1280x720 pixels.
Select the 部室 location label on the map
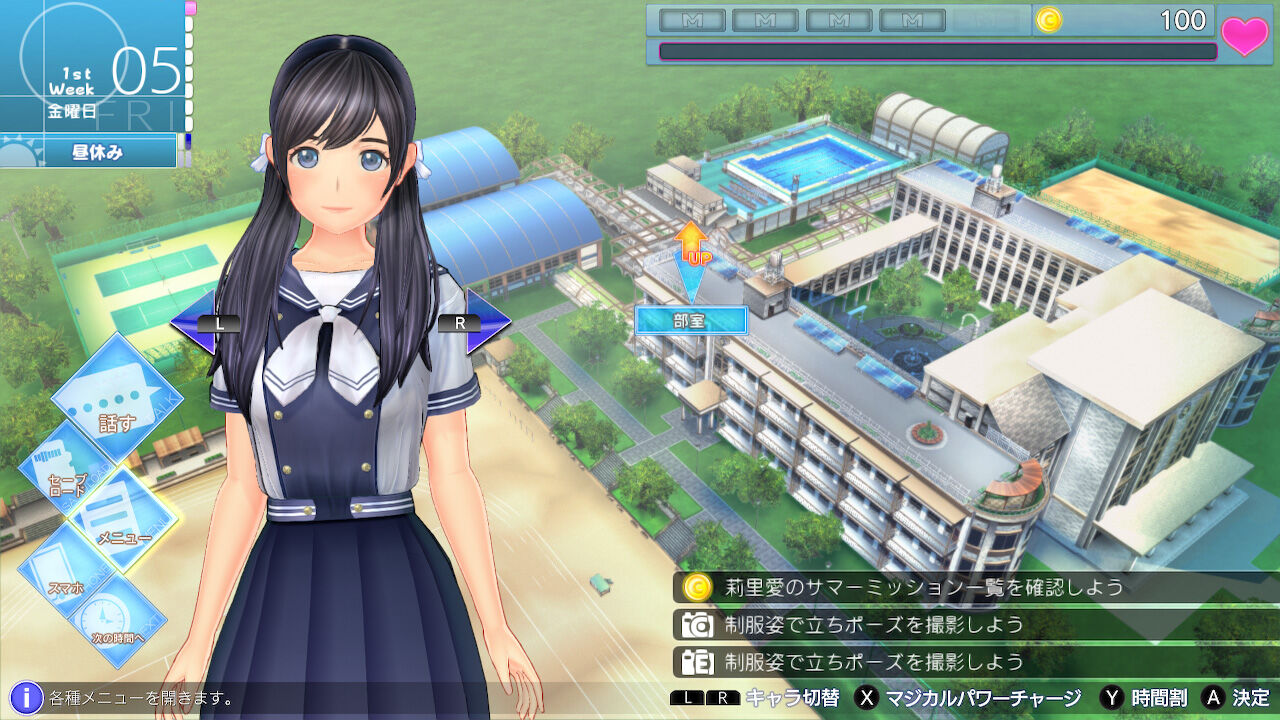(x=692, y=322)
